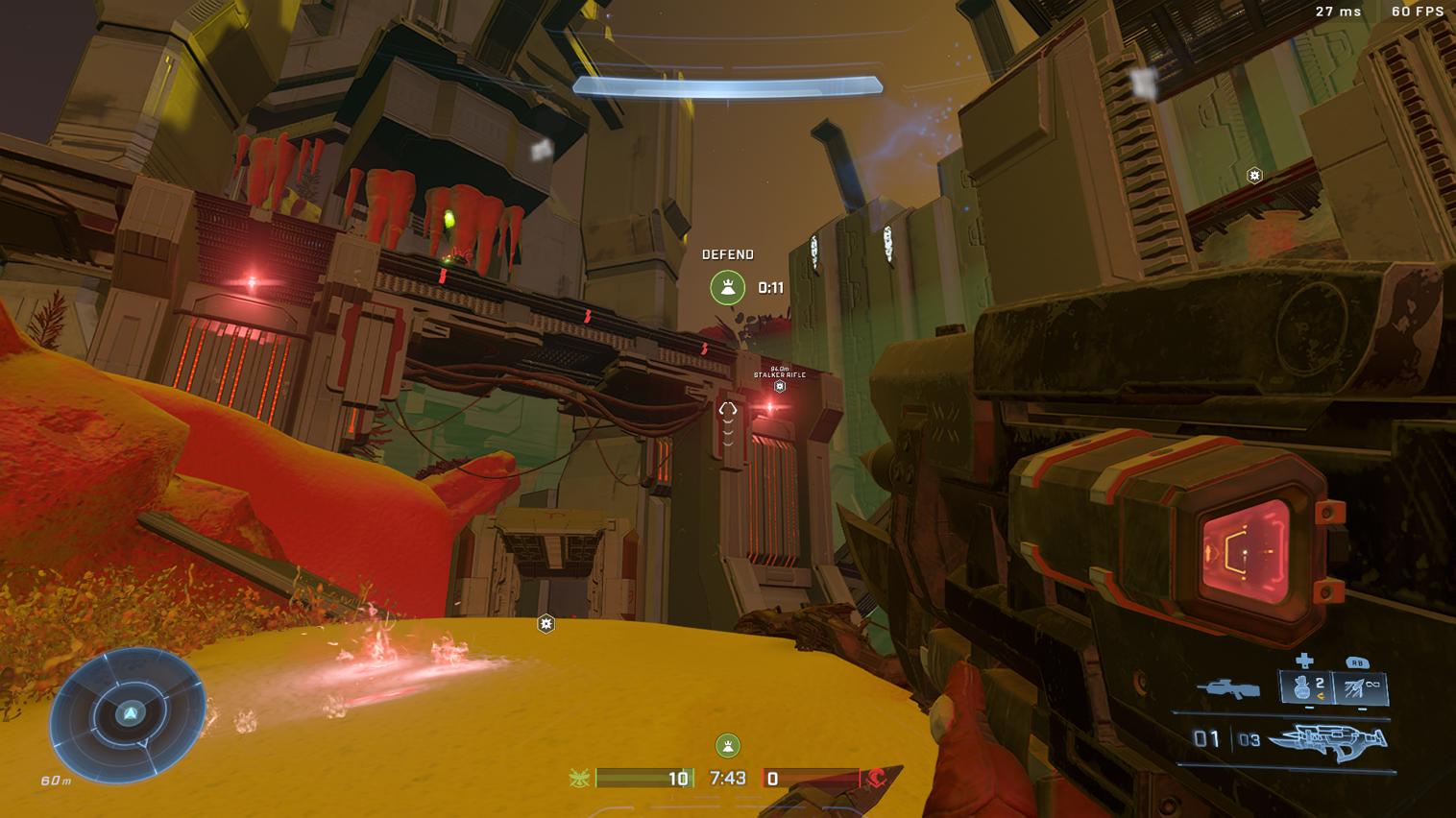The width and height of the screenshot is (1456, 818).
Task: Select the grenade slot showing 2
Action: click(1307, 687)
